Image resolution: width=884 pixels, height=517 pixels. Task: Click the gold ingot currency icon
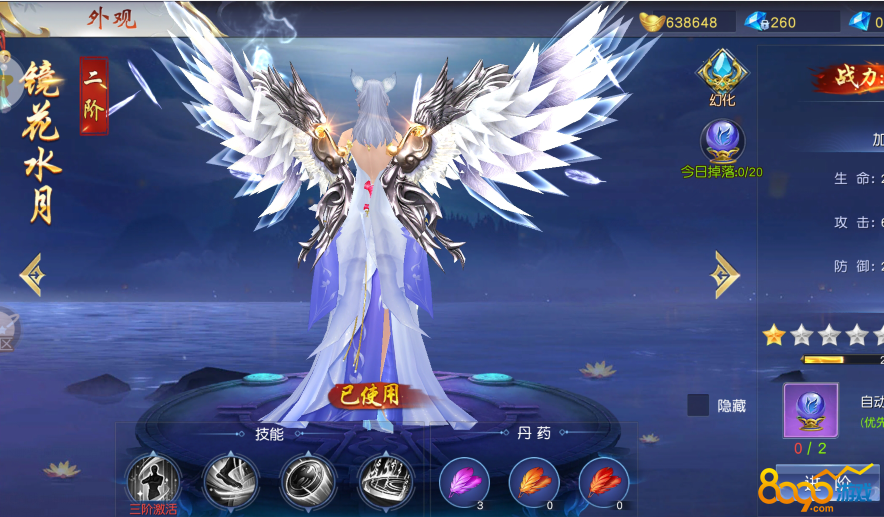(x=652, y=21)
